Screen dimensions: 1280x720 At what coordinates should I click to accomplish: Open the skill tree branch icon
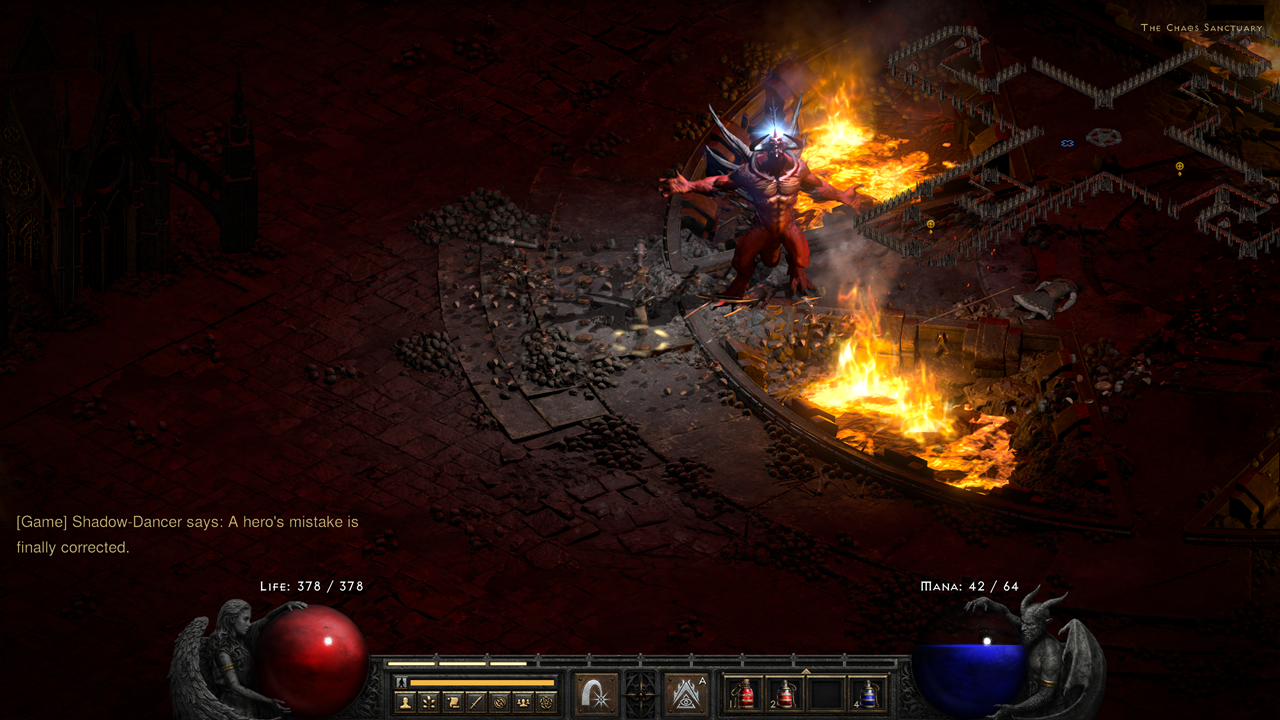coord(428,702)
